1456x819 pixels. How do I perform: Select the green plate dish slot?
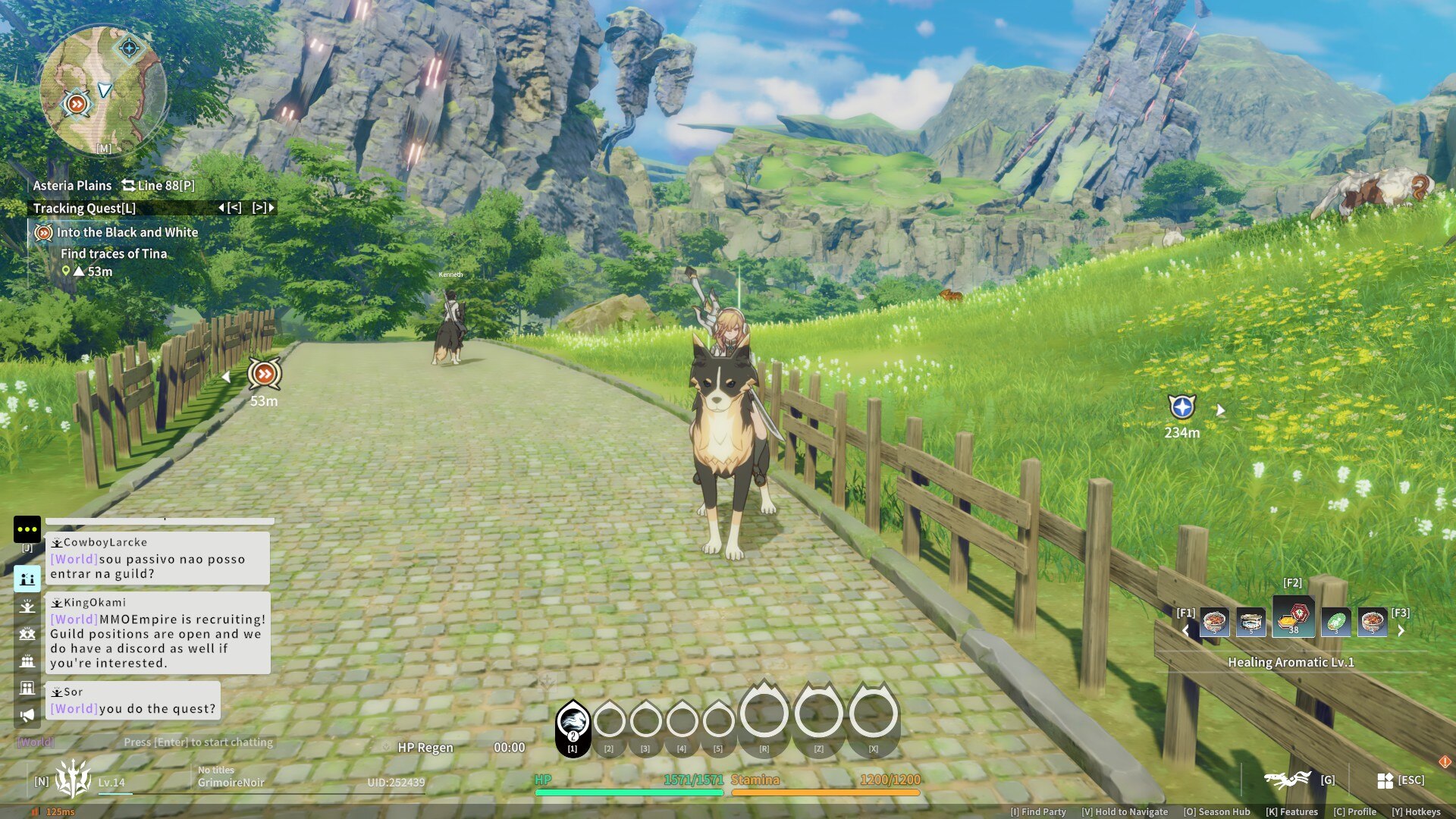(x=1335, y=623)
